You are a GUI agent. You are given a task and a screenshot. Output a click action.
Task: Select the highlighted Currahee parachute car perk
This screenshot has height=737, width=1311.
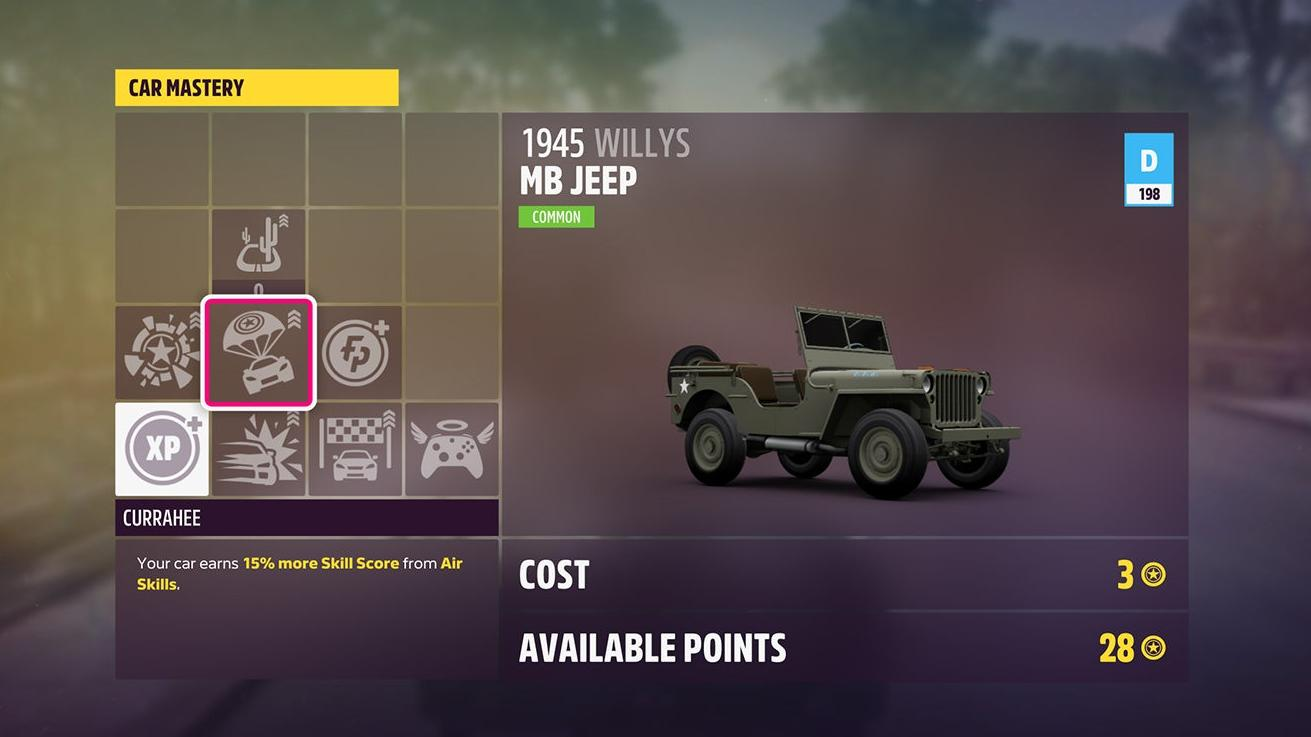[x=259, y=352]
